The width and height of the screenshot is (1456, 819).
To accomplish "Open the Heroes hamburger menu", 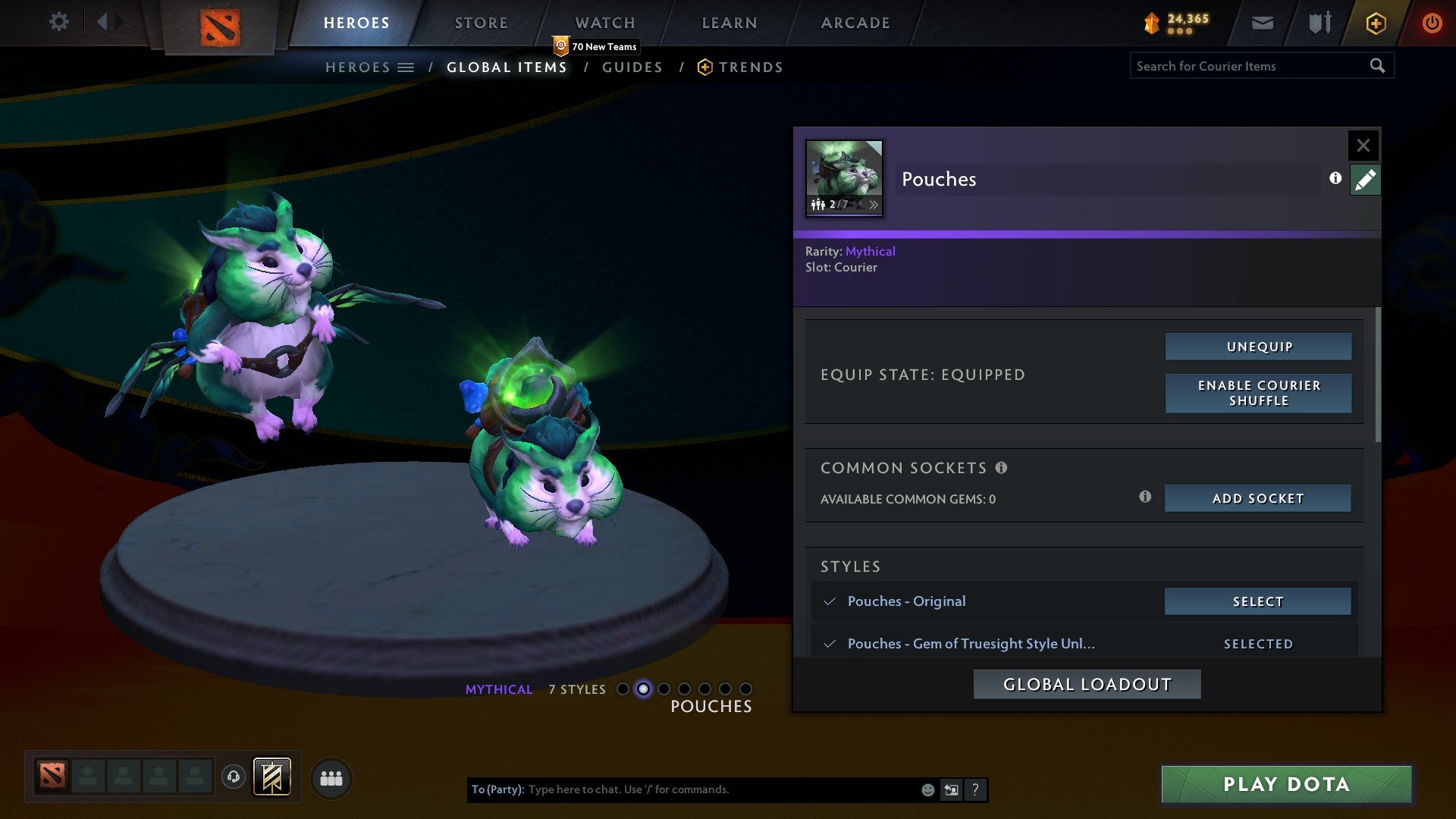I will click(407, 67).
